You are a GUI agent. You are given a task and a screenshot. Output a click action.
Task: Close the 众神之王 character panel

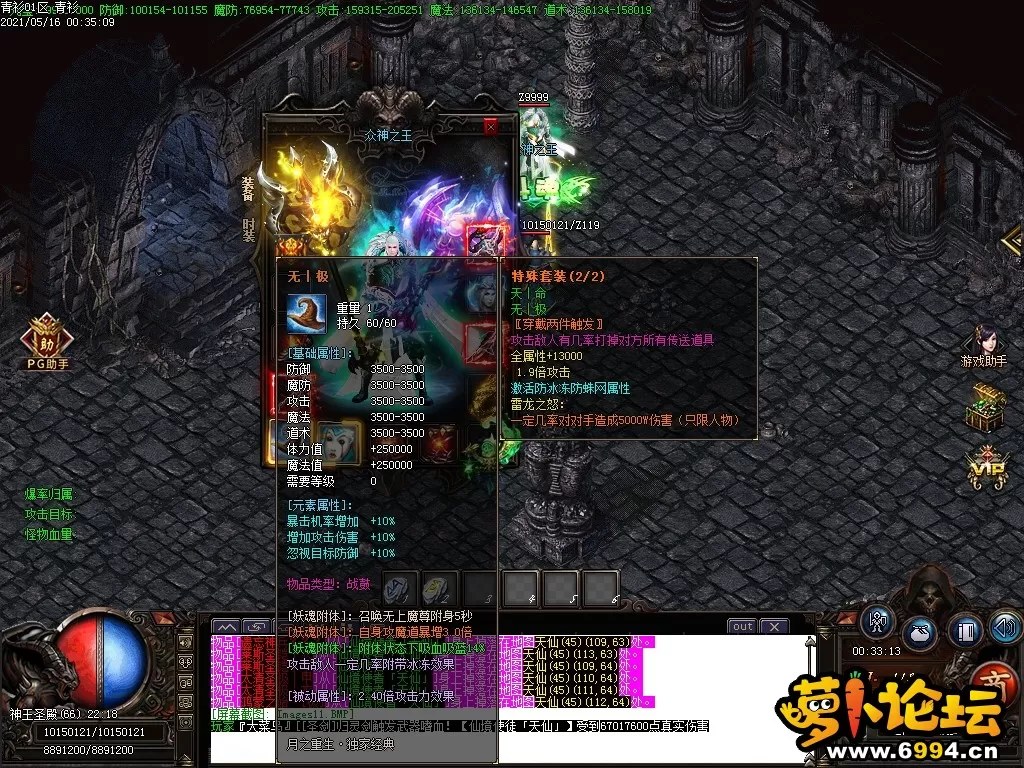490,127
